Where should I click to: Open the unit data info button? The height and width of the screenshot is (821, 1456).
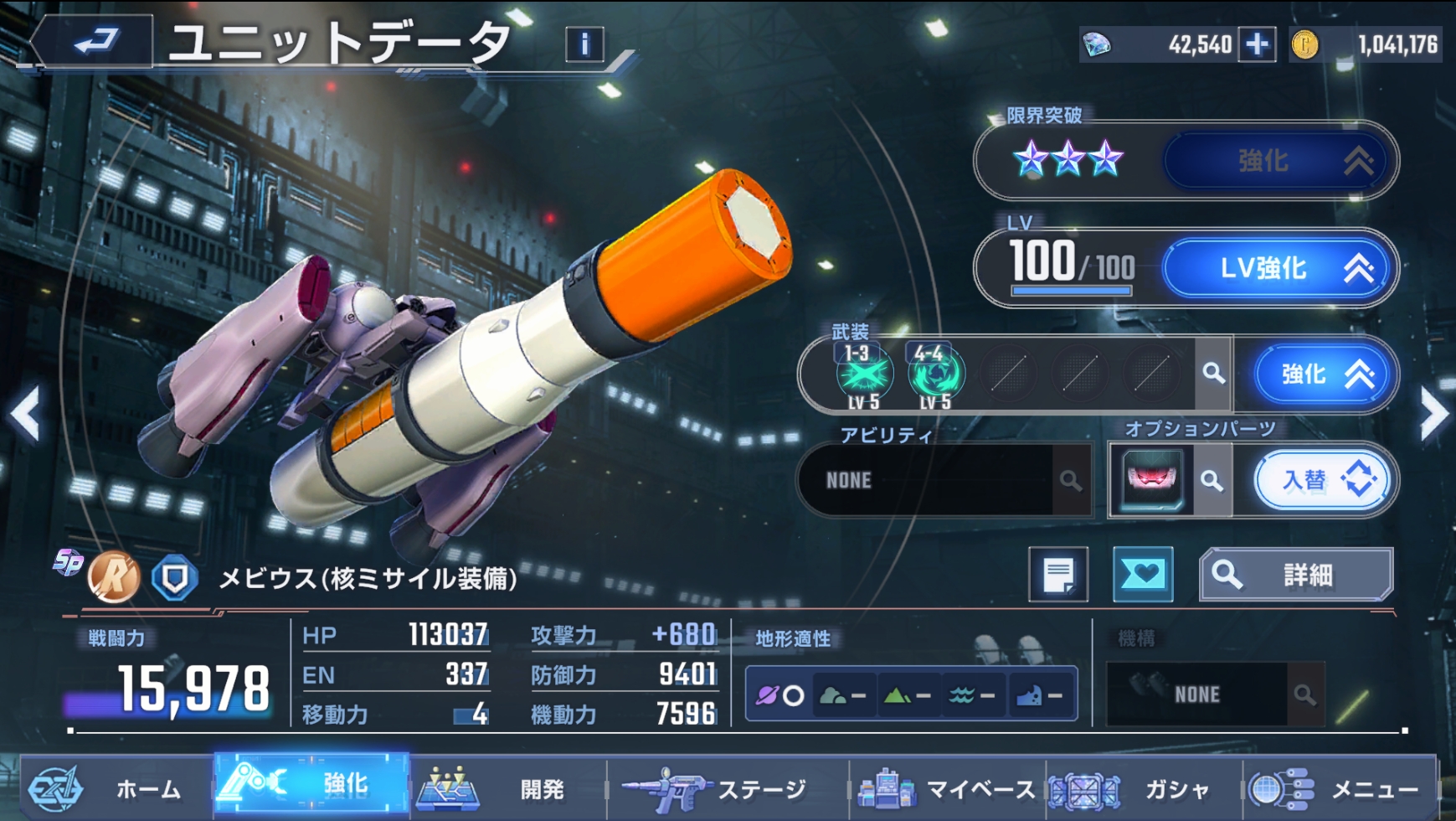click(x=584, y=44)
